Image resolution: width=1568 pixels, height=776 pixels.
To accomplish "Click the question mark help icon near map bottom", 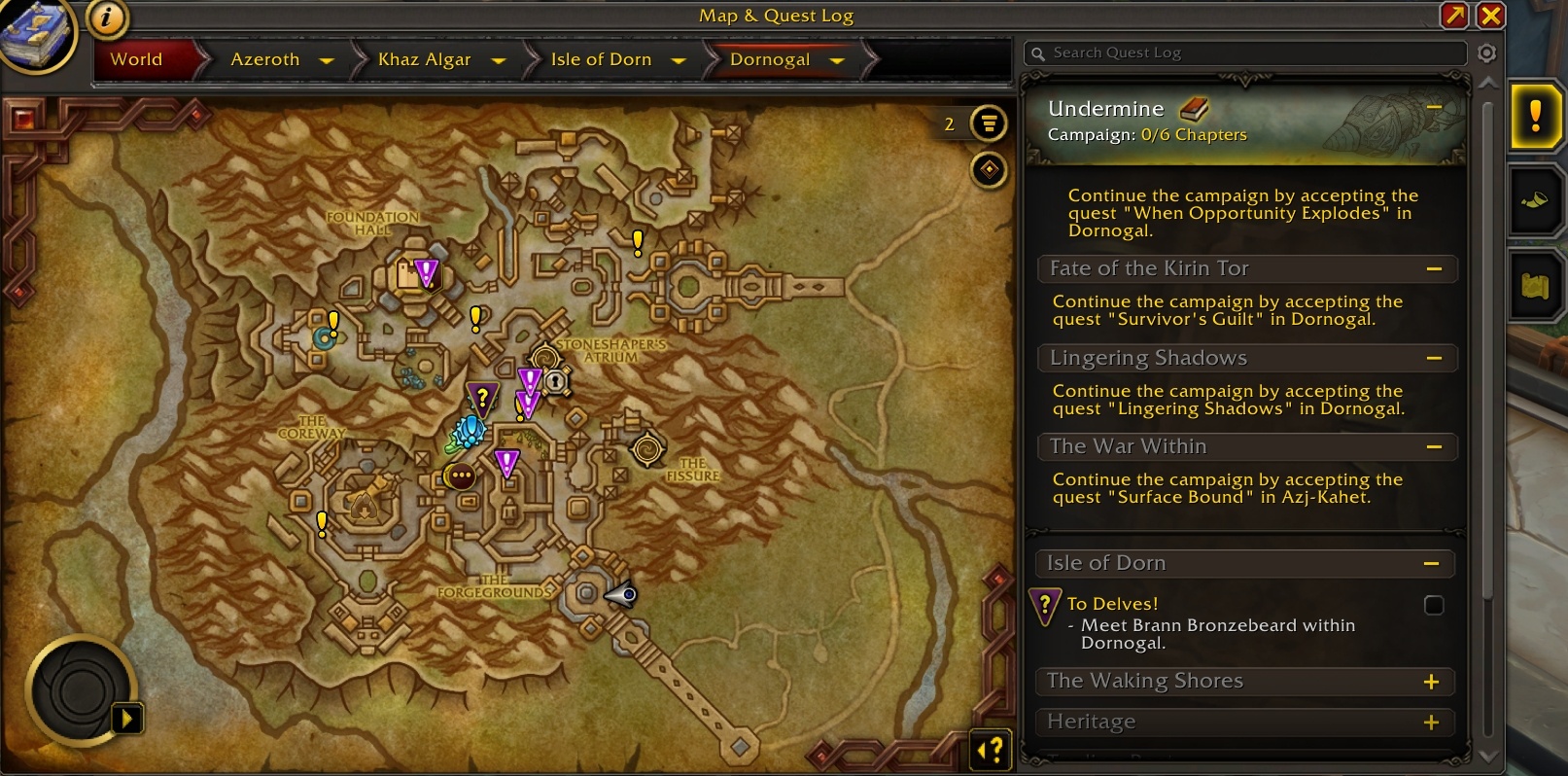I will pyautogui.click(x=991, y=750).
